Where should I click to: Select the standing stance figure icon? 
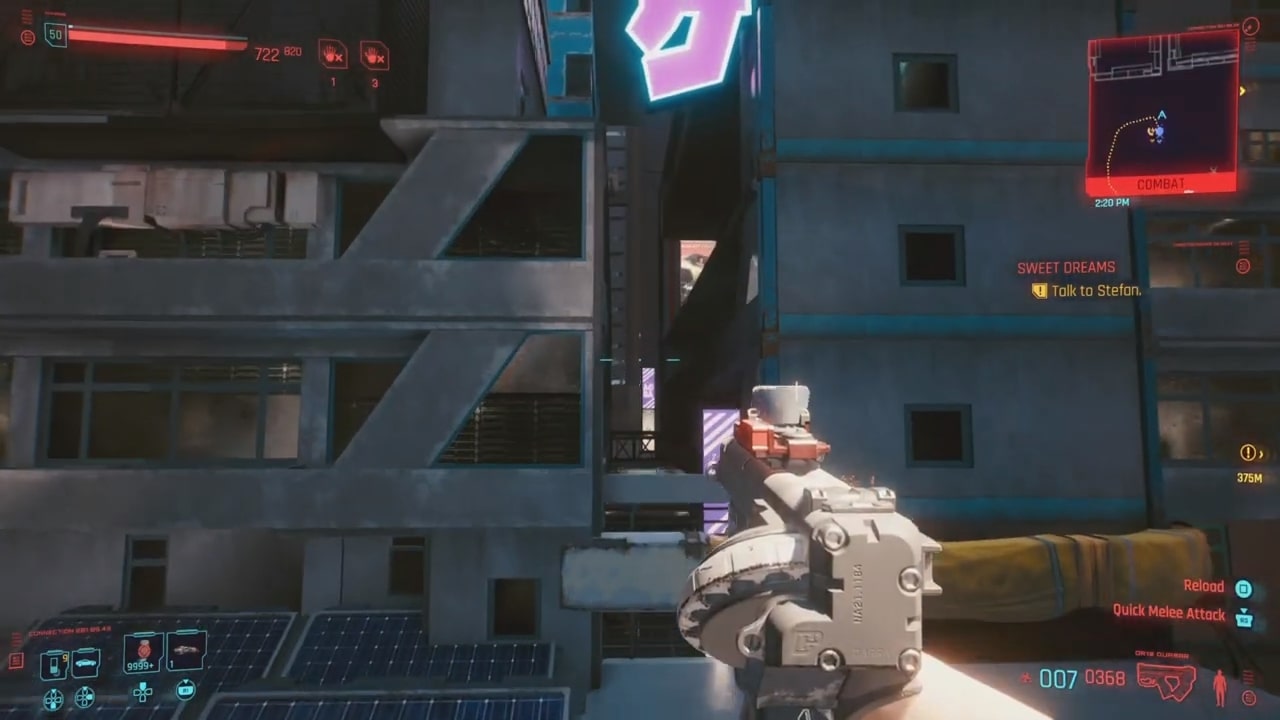click(x=1219, y=687)
